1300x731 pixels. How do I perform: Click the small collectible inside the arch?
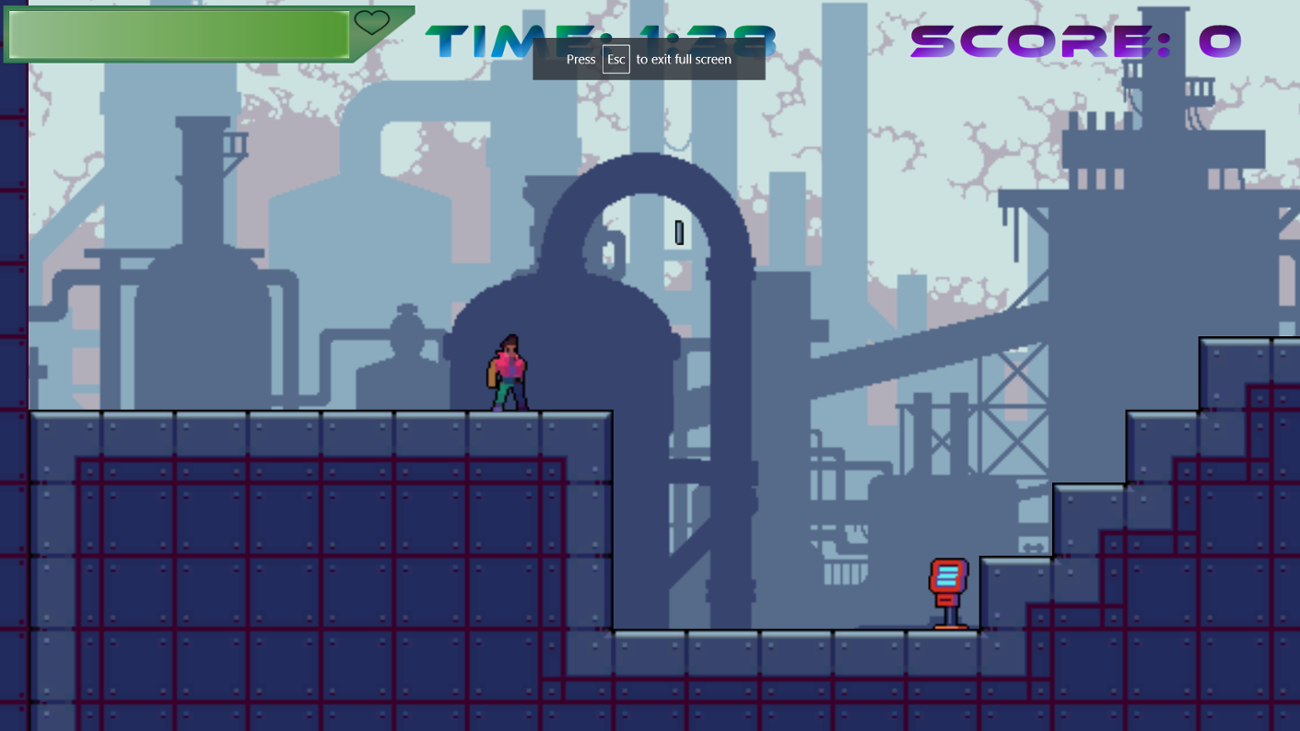coord(679,234)
